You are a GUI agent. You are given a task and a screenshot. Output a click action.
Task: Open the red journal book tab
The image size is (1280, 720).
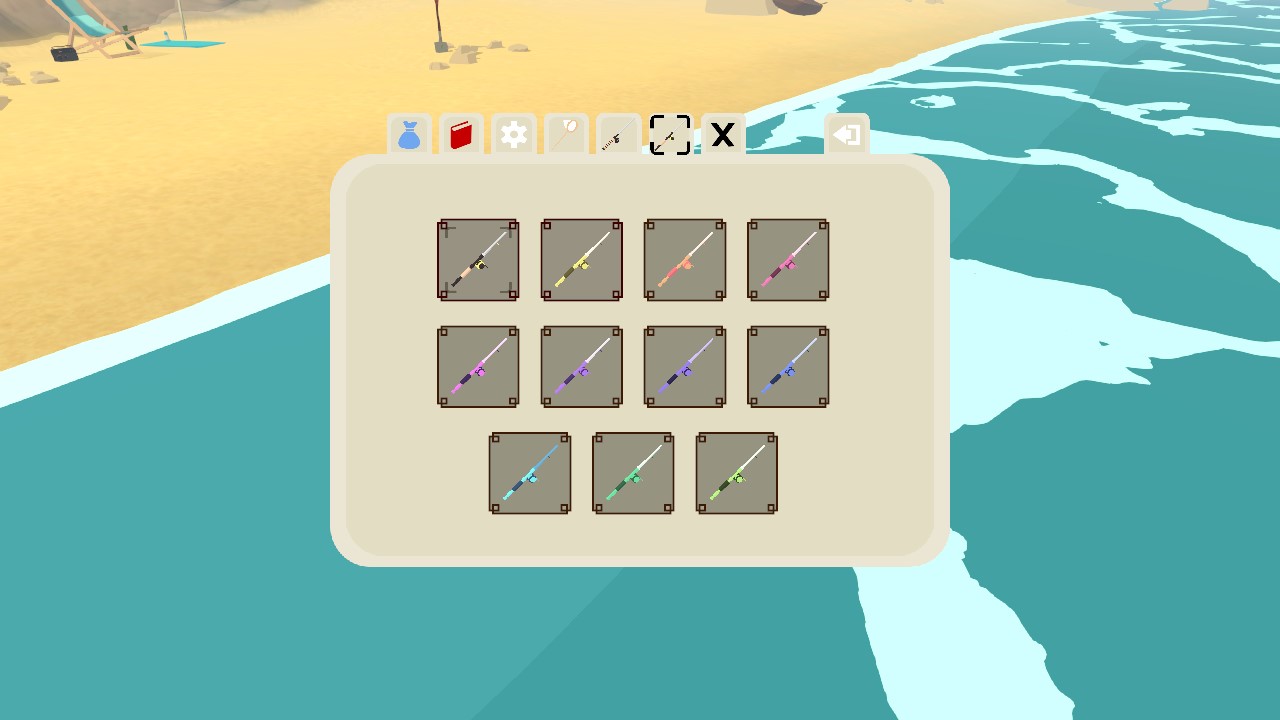(461, 135)
